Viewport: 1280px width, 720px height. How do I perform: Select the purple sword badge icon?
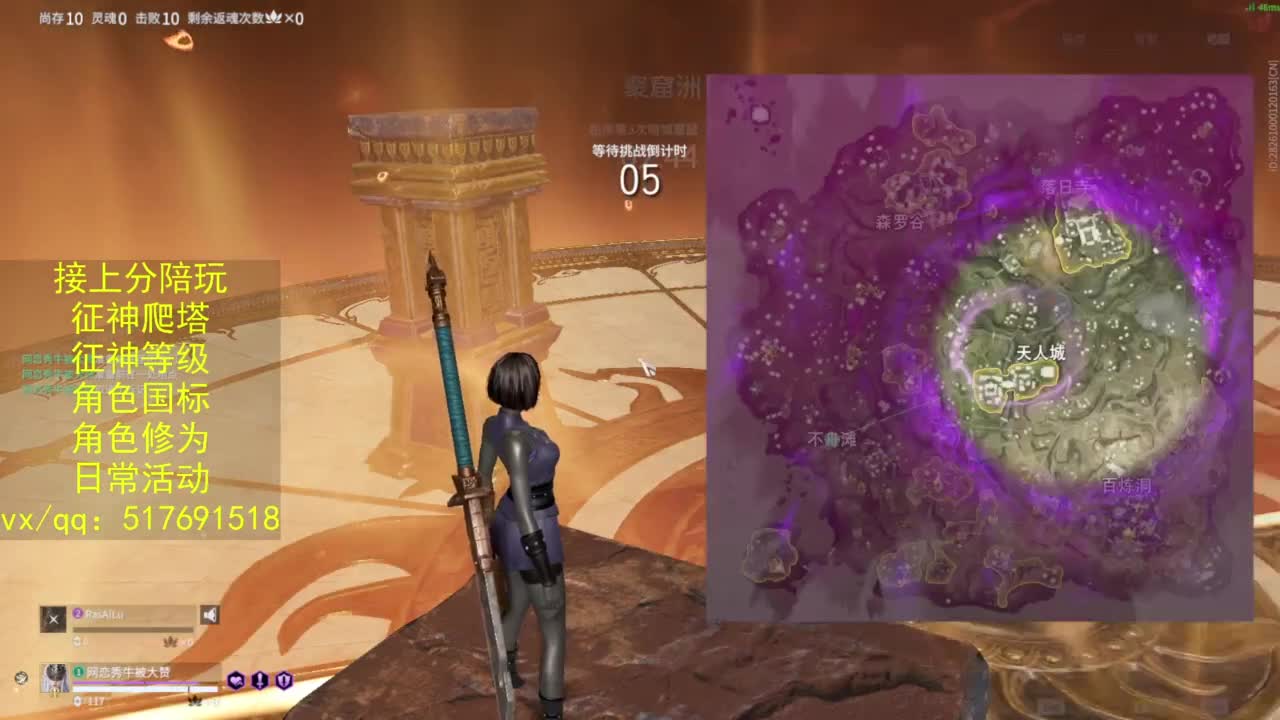tap(260, 680)
